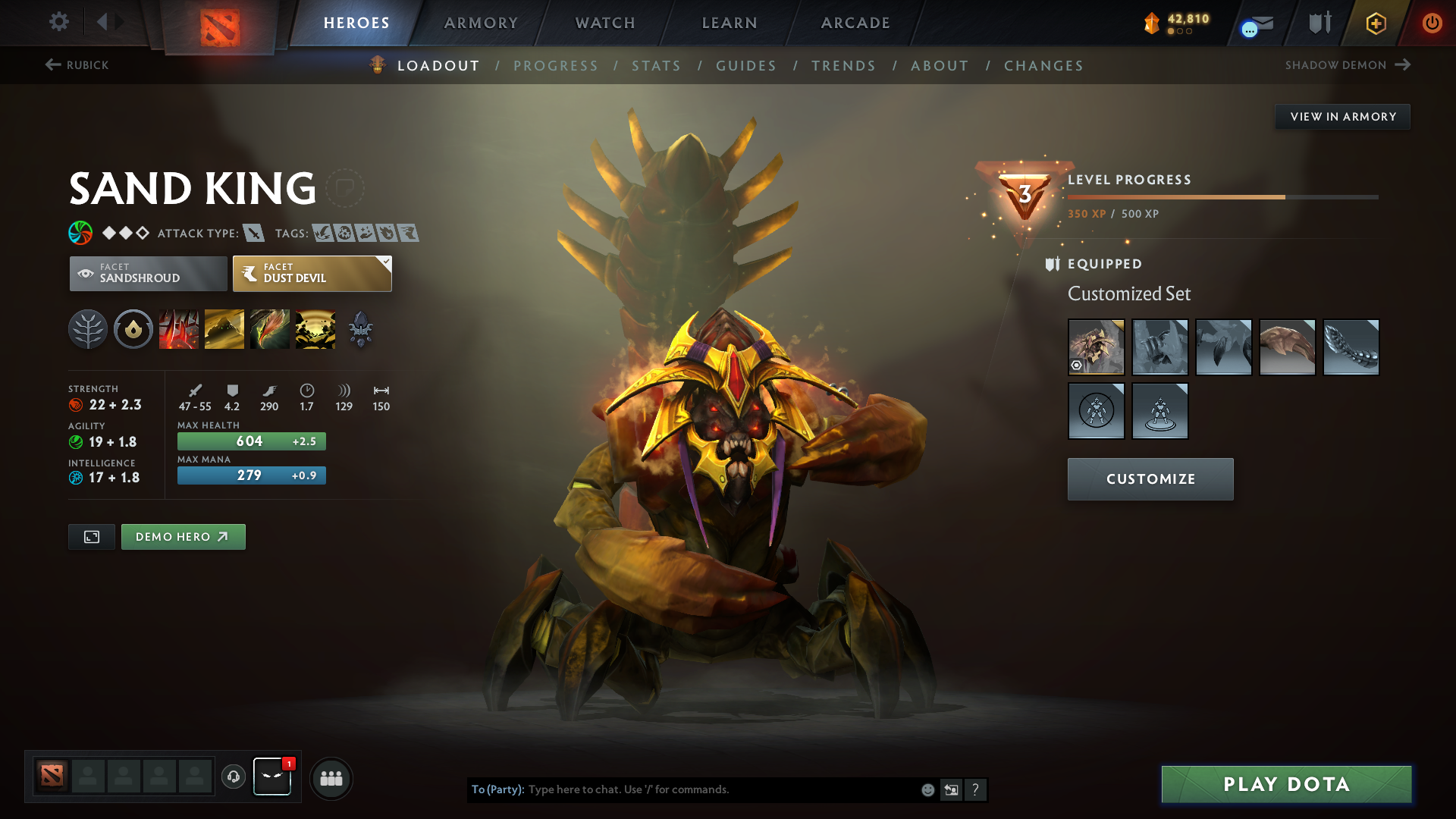The height and width of the screenshot is (819, 1456).
Task: Select the Burrowstrike ability icon
Action: pos(179,329)
